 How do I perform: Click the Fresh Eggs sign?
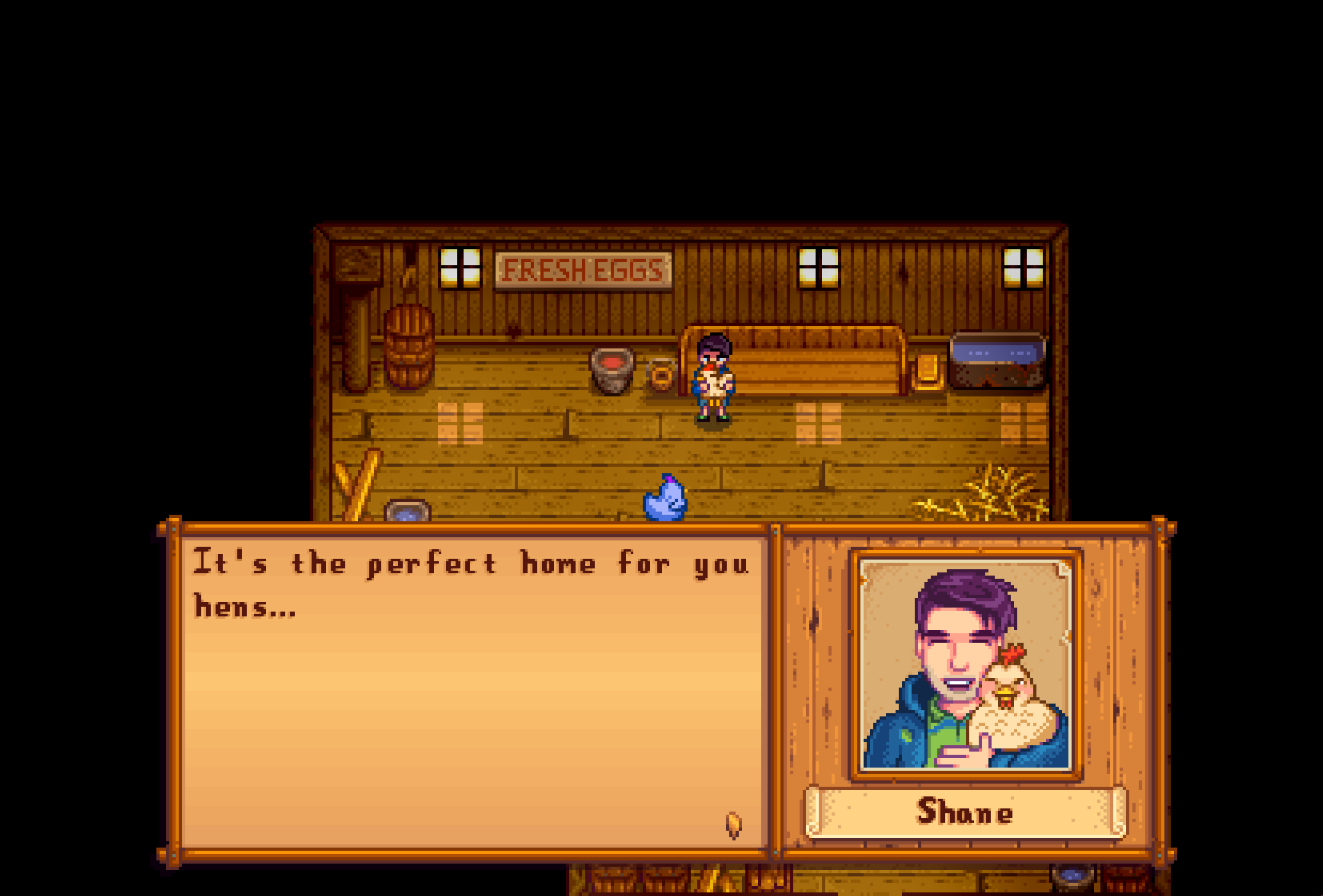pyautogui.click(x=584, y=268)
